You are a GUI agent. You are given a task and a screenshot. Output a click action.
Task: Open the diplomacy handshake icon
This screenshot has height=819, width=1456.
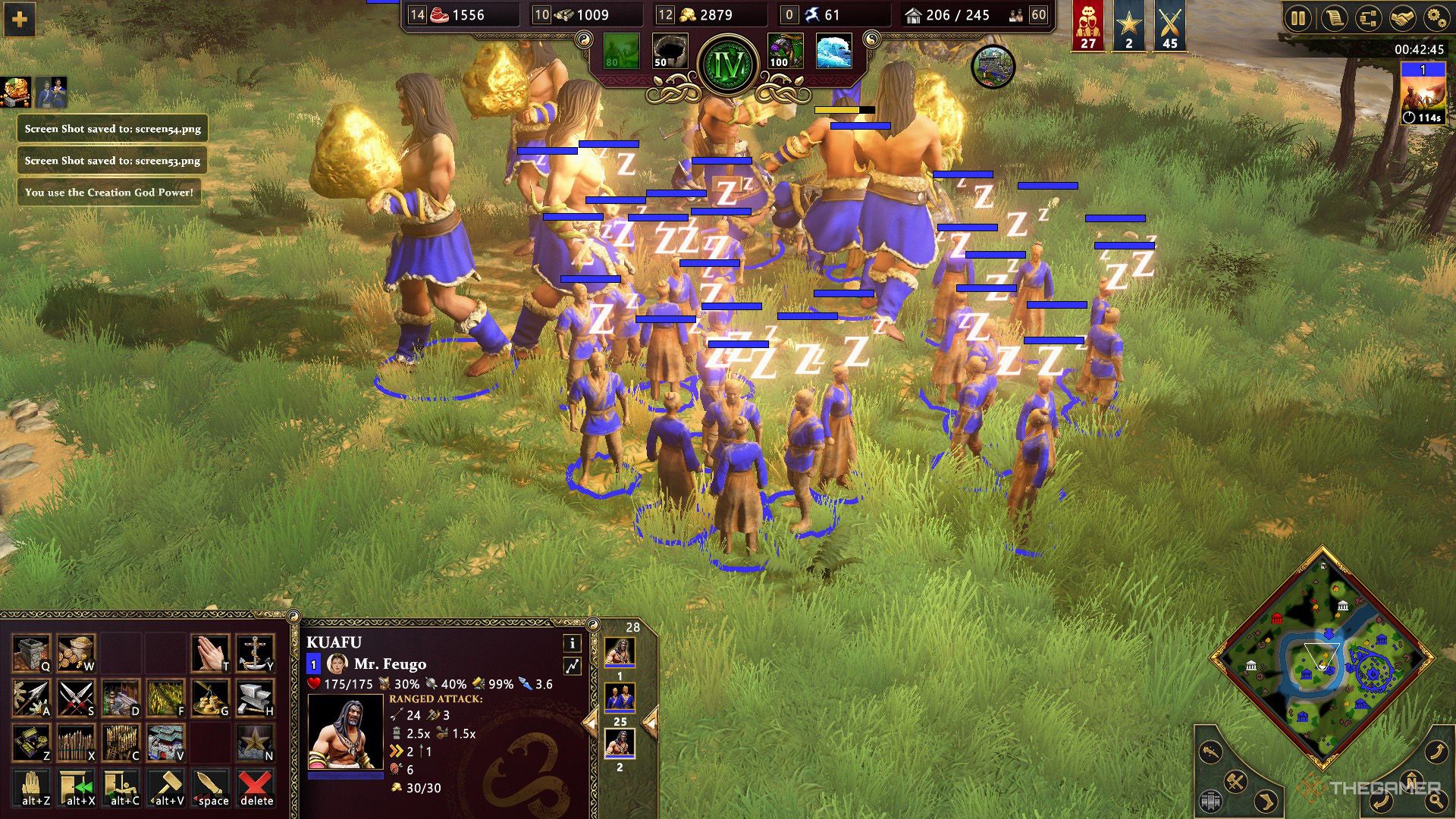[1402, 18]
